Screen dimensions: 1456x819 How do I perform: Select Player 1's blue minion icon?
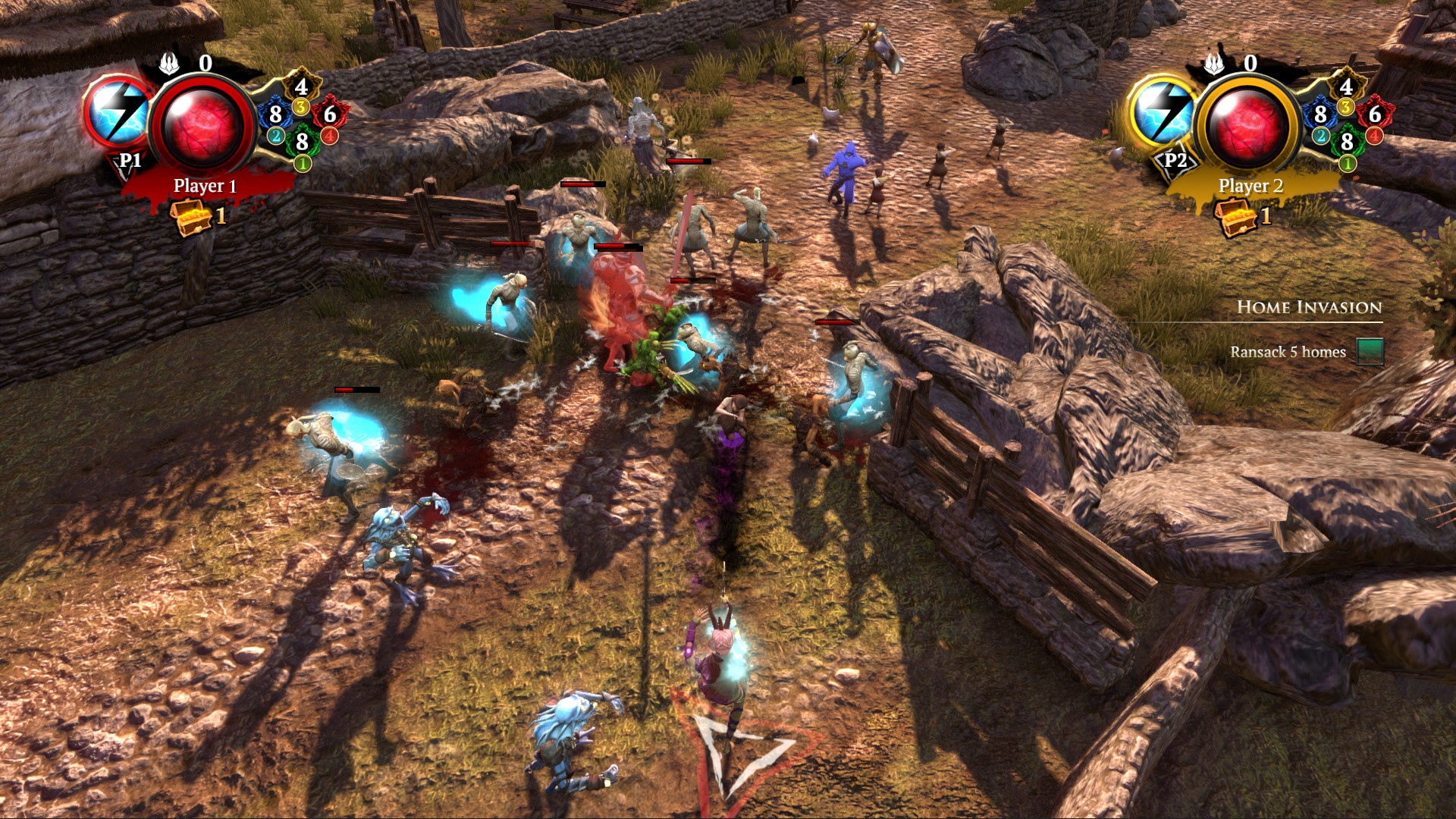275,115
